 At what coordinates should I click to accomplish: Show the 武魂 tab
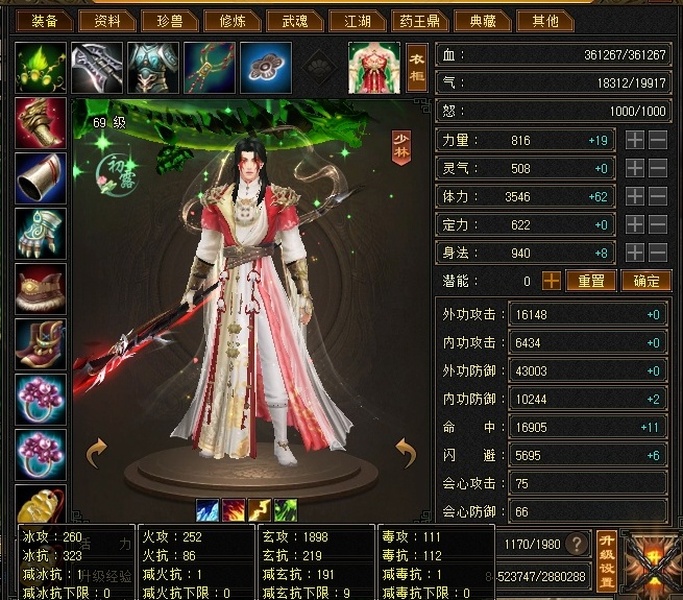[x=293, y=20]
